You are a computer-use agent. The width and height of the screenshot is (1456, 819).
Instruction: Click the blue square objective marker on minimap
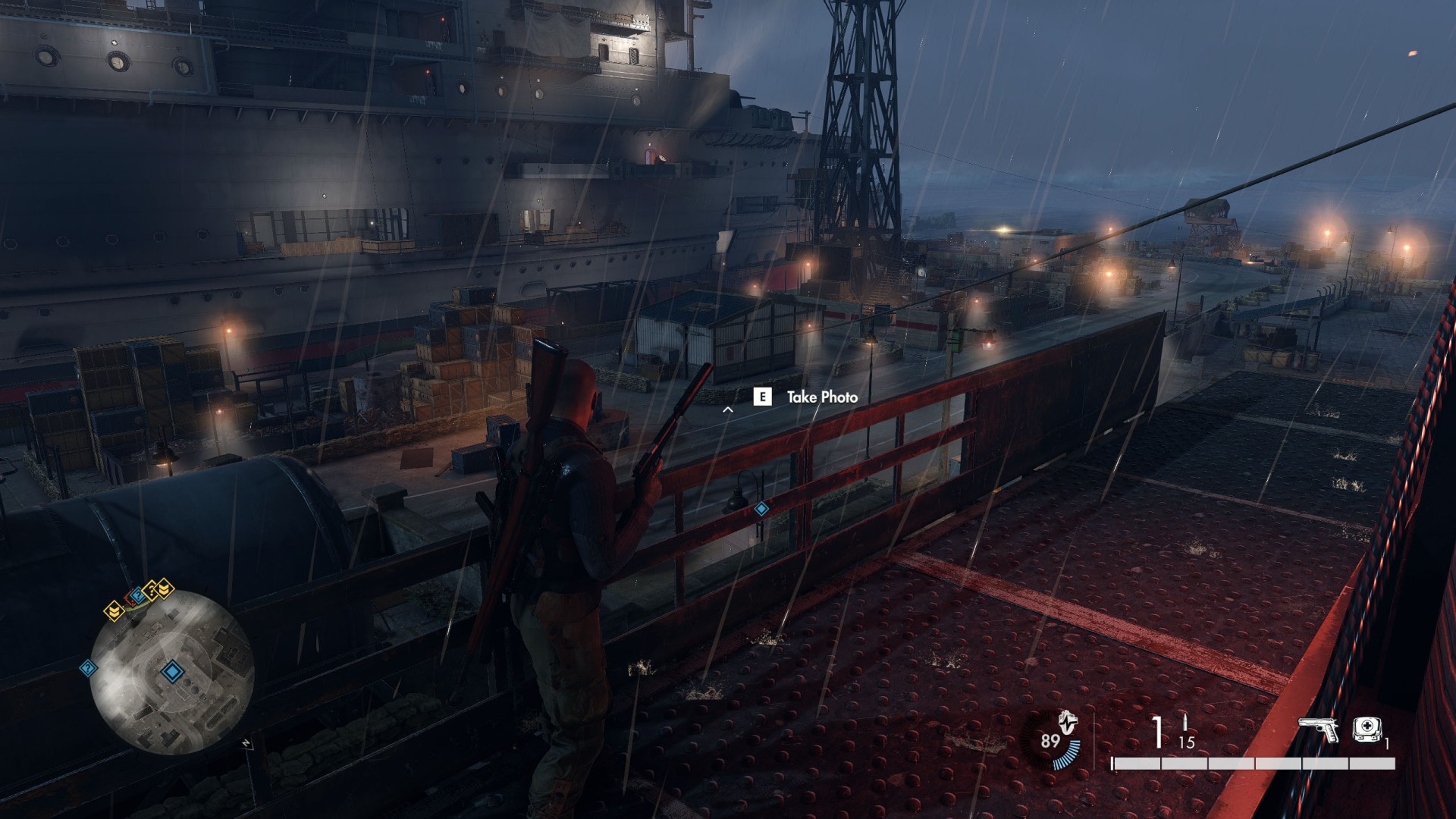[x=172, y=671]
